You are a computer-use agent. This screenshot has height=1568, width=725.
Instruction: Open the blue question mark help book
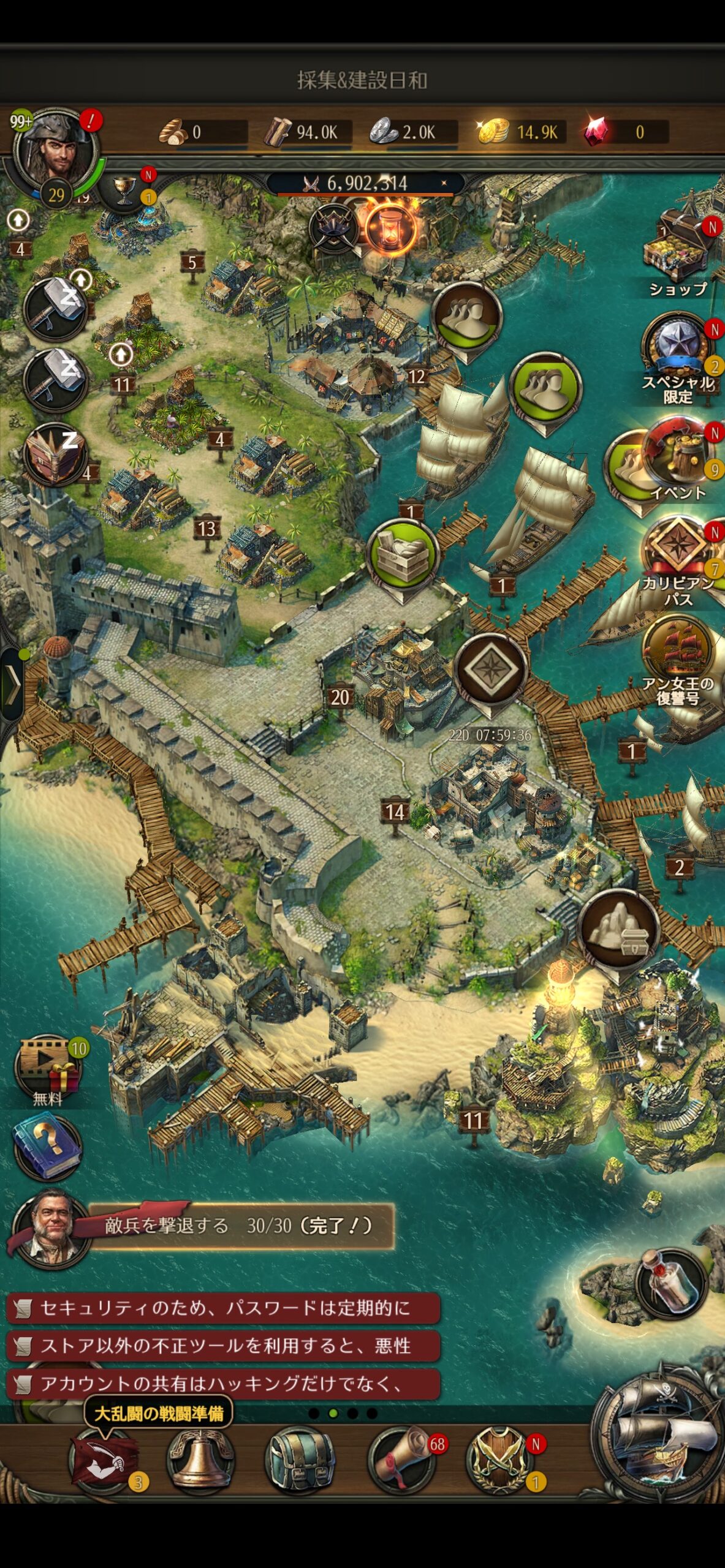pyautogui.click(x=48, y=1145)
